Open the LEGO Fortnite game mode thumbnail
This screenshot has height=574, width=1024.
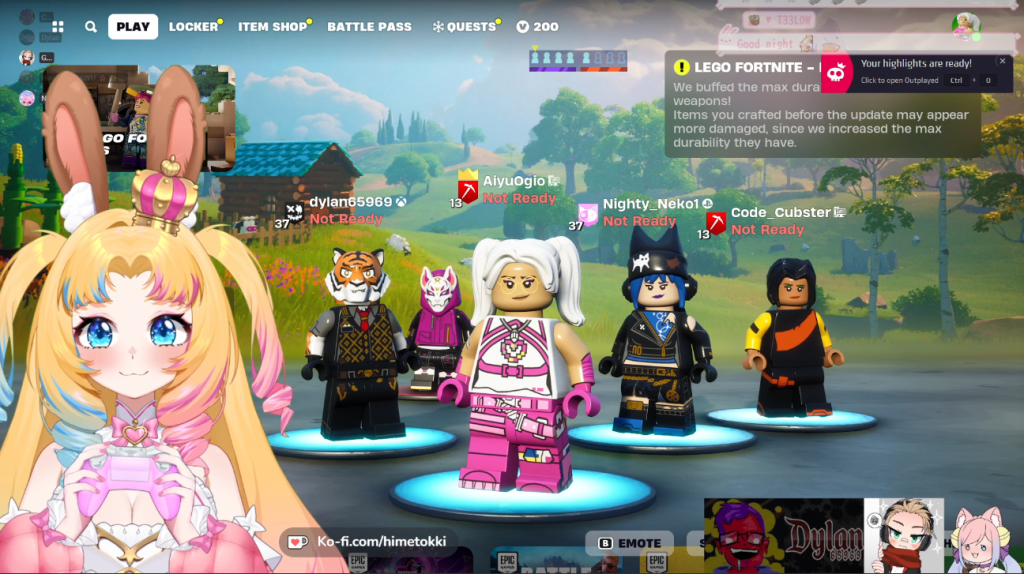pos(139,117)
